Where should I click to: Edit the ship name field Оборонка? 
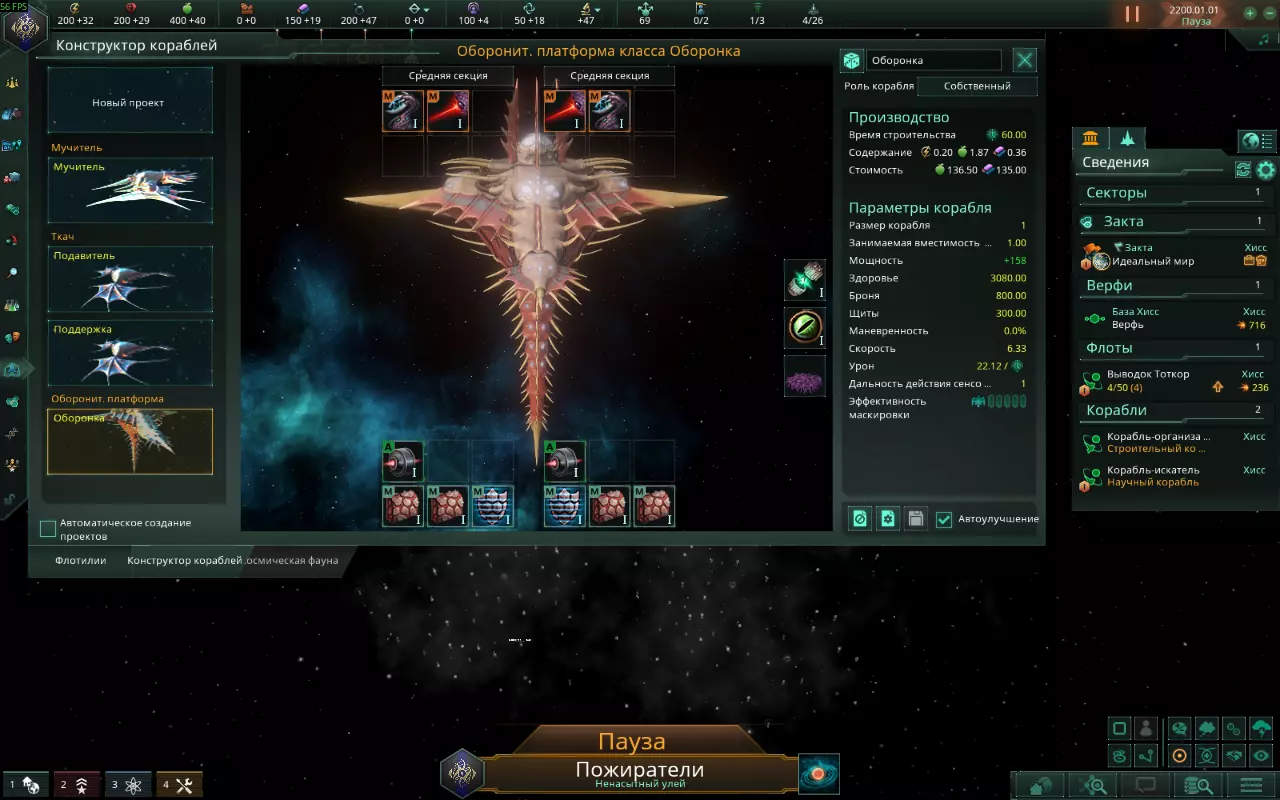point(933,61)
